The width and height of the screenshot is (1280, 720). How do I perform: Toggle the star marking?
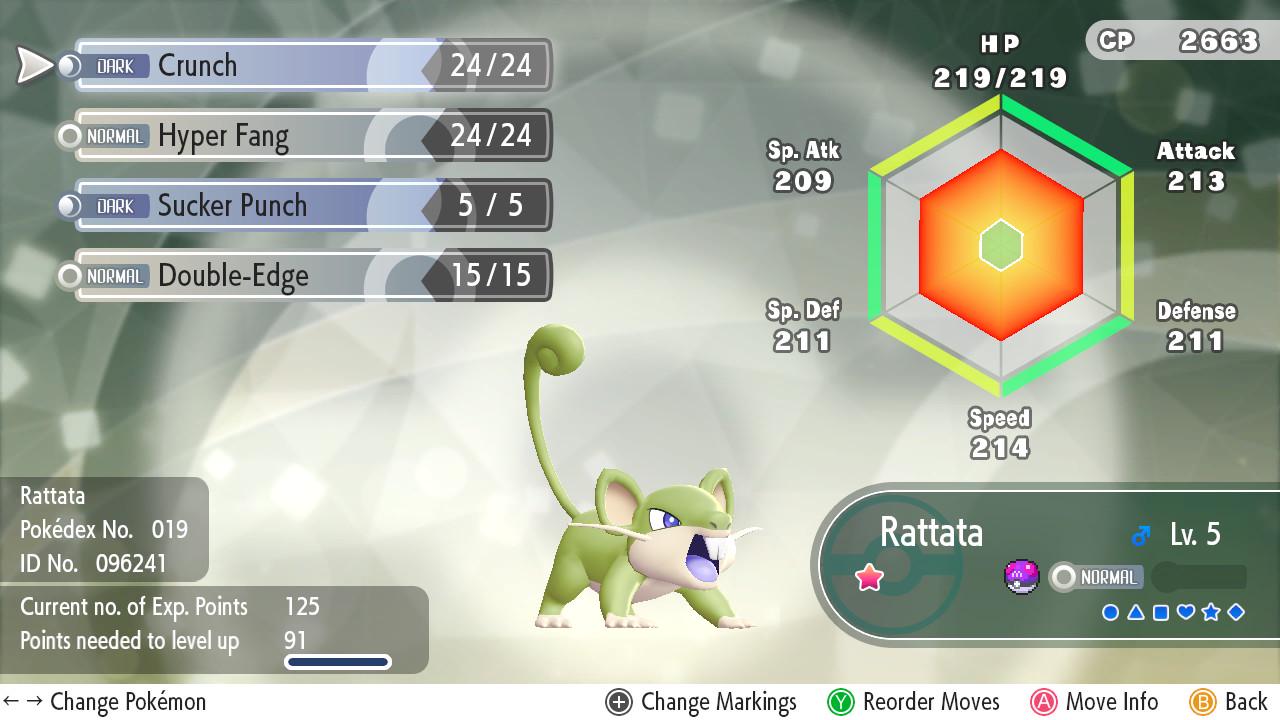1212,612
